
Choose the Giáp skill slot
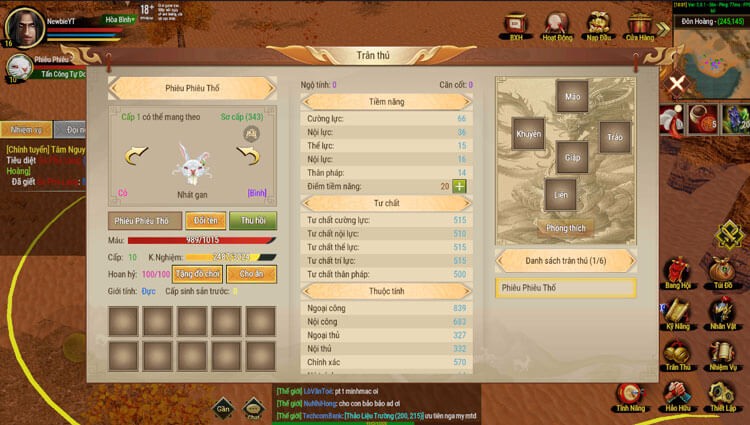point(572,157)
